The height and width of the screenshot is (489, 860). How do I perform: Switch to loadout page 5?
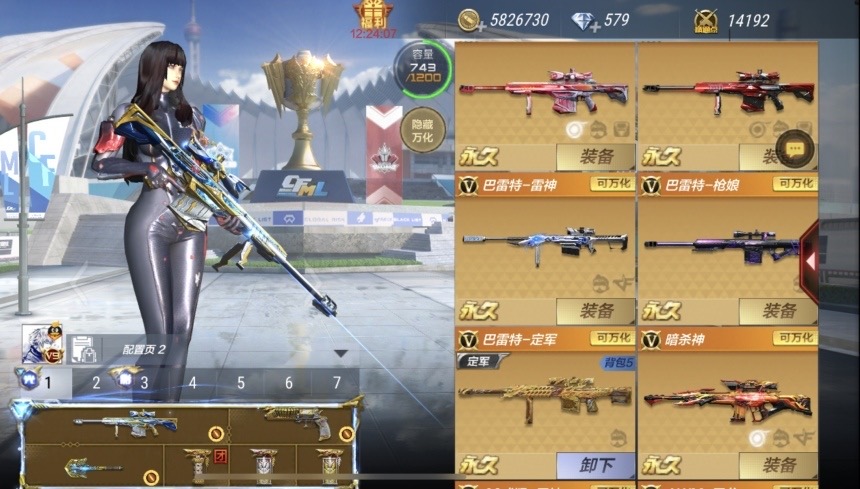(x=240, y=382)
